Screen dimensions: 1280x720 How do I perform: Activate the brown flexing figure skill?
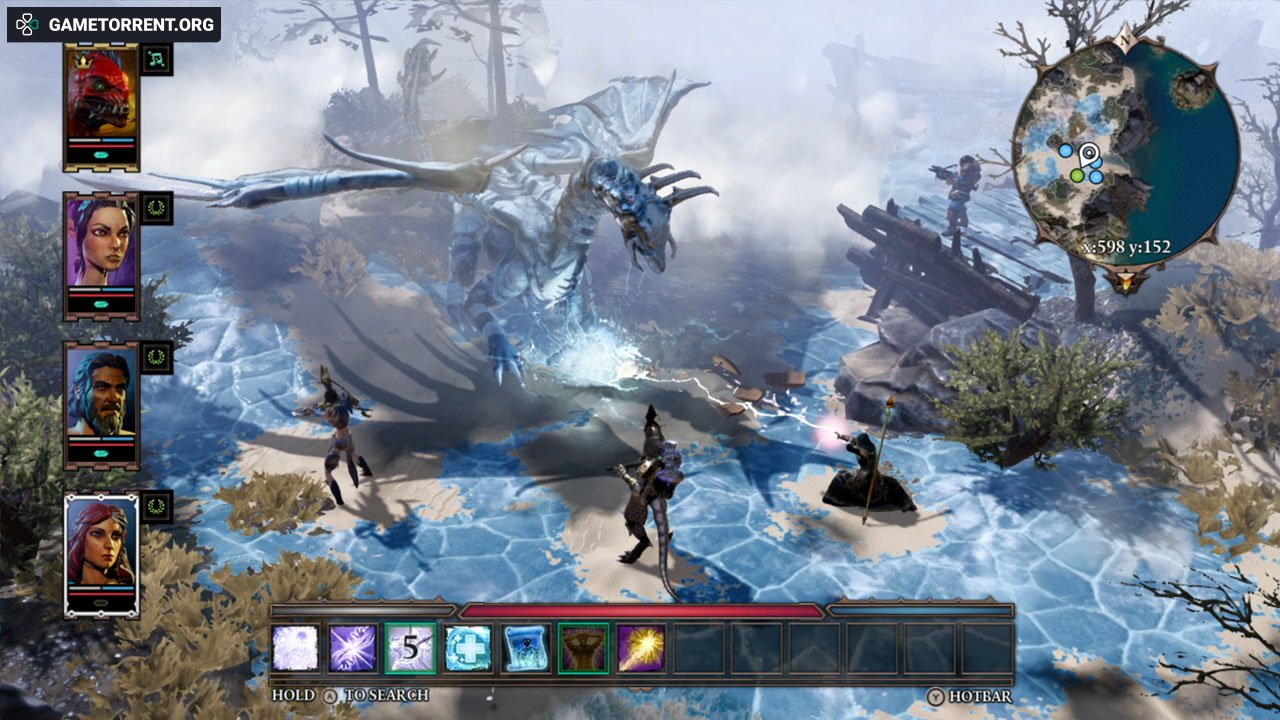[583, 648]
